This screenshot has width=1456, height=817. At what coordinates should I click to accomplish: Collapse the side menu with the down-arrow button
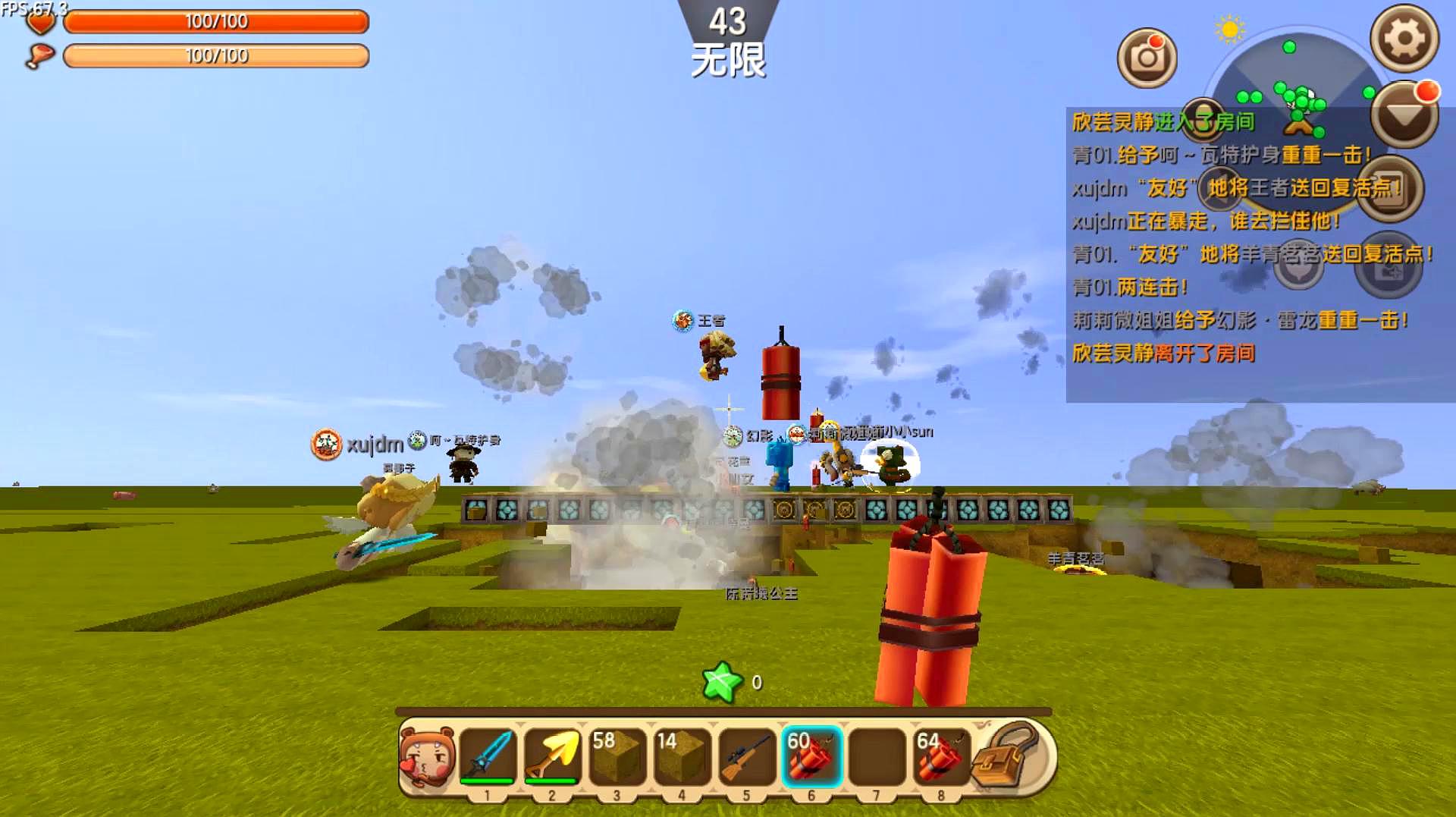coord(1404,115)
